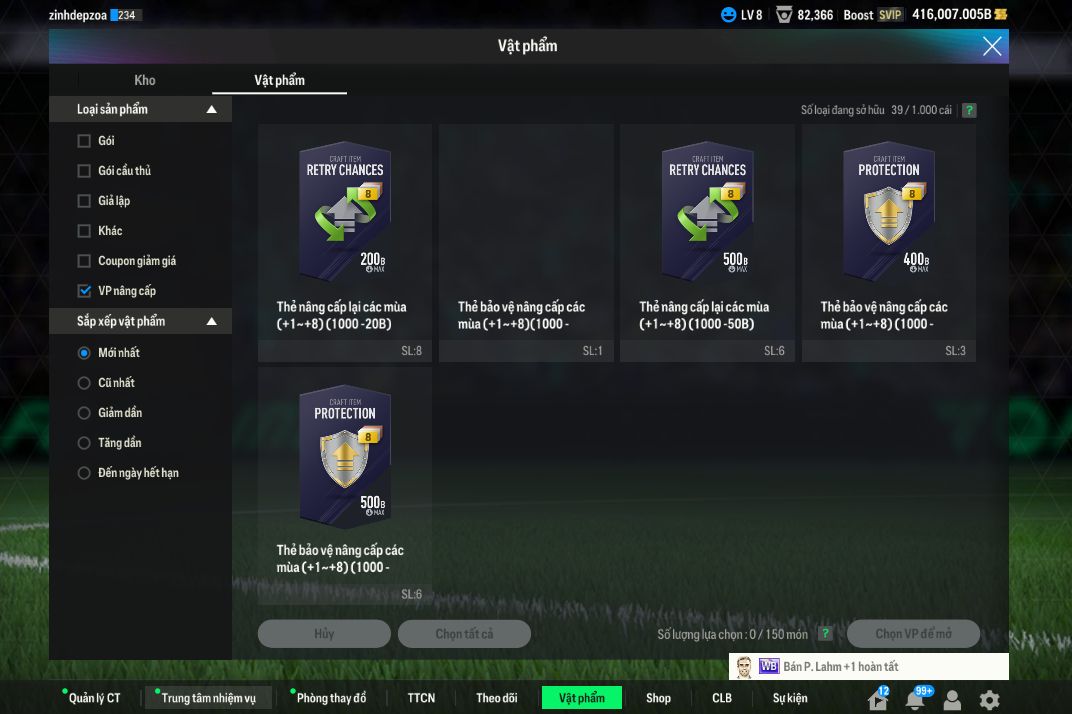Choose the Giảm dần sort option
Screen dimensions: 1072x714
tap(84, 413)
